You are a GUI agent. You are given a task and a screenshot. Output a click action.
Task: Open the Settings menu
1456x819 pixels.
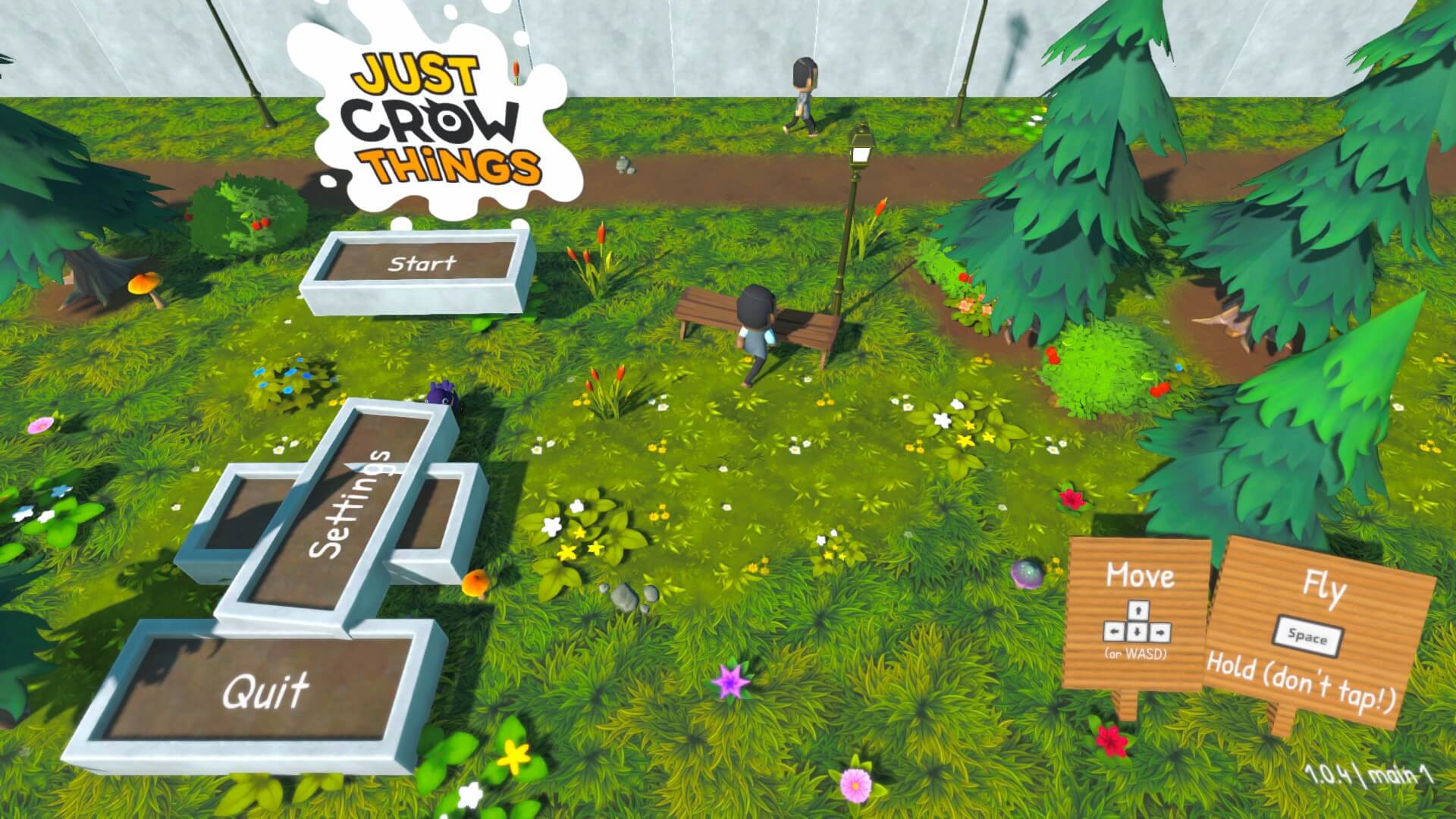[x=350, y=505]
